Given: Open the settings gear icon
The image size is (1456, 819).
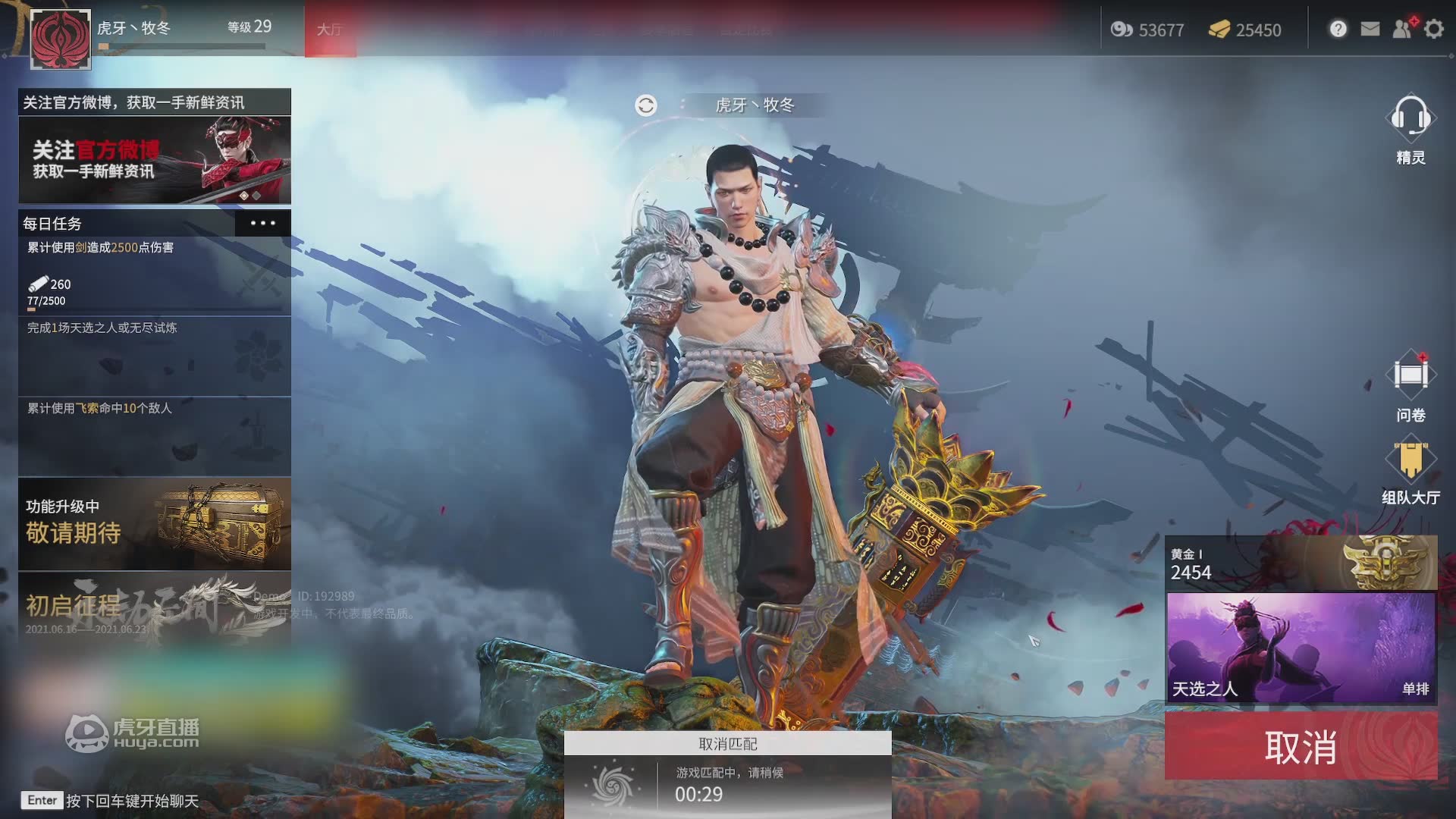Looking at the screenshot, I should [1434, 30].
